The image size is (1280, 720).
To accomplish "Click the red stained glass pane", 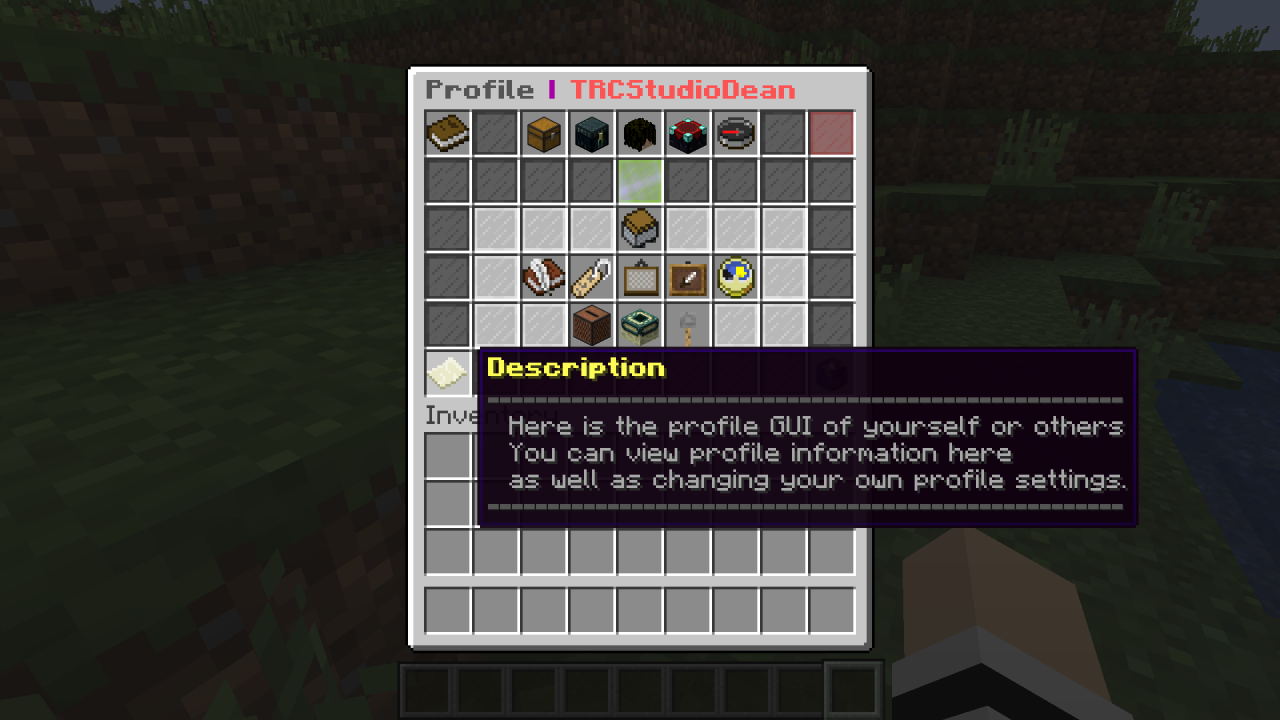I will click(831, 134).
